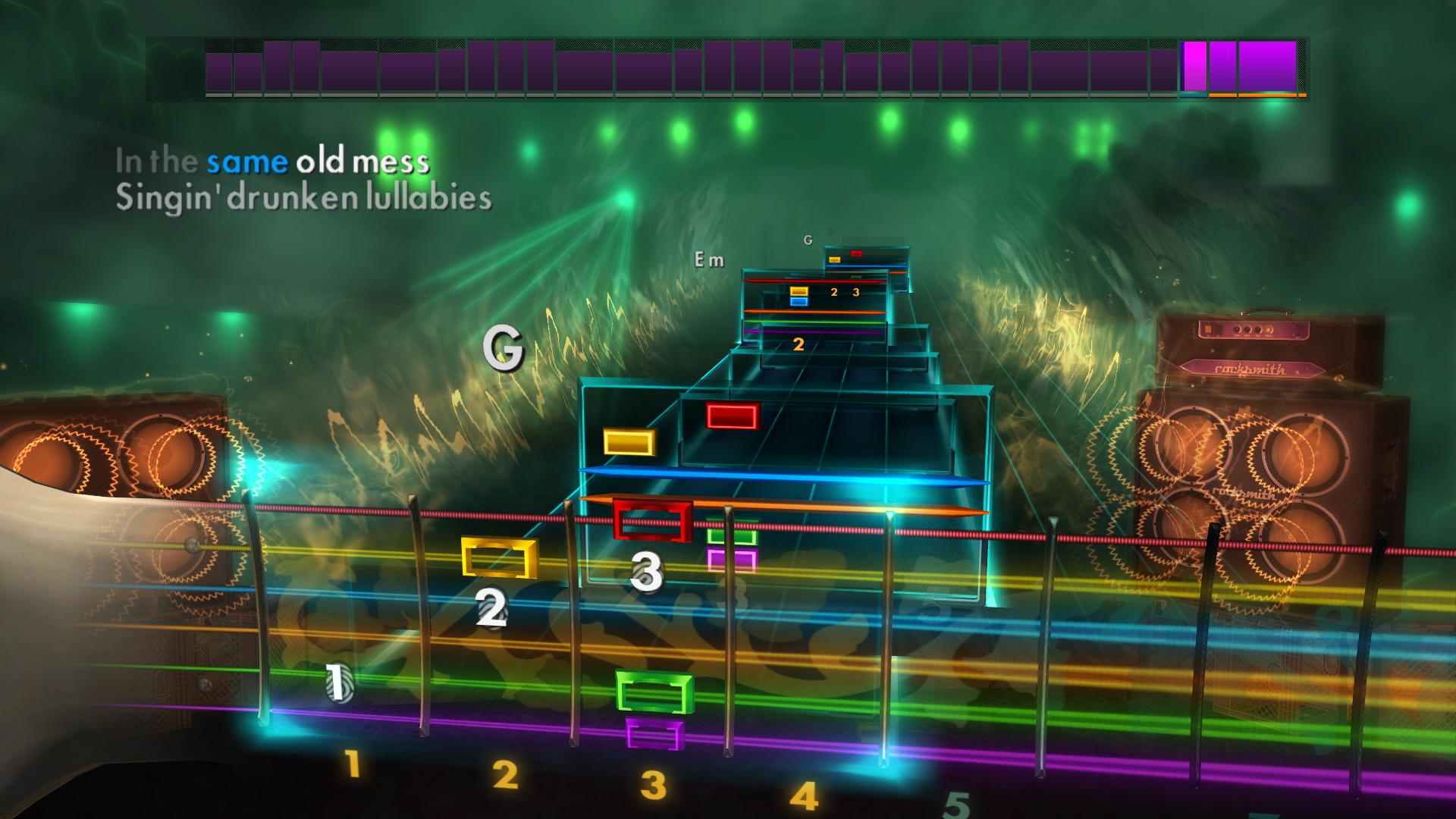Expand the Em chord label
1456x819 pixels.
pyautogui.click(x=709, y=260)
